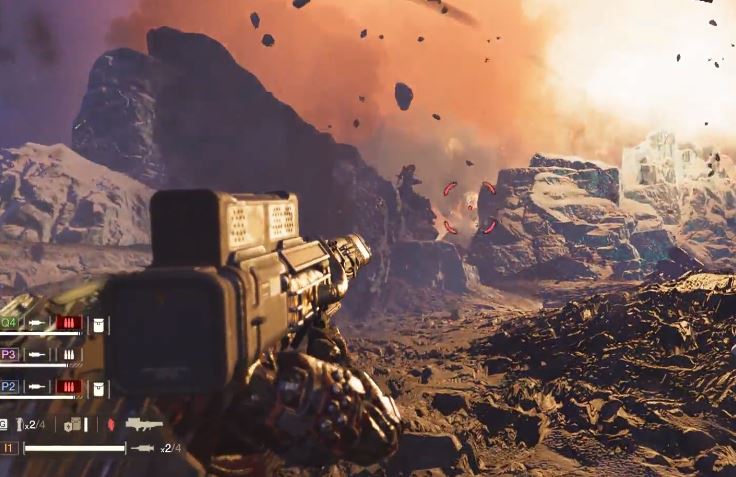Screen dimensions: 736x477
Task: Click your own stim syringe icon
Action: pos(143,448)
